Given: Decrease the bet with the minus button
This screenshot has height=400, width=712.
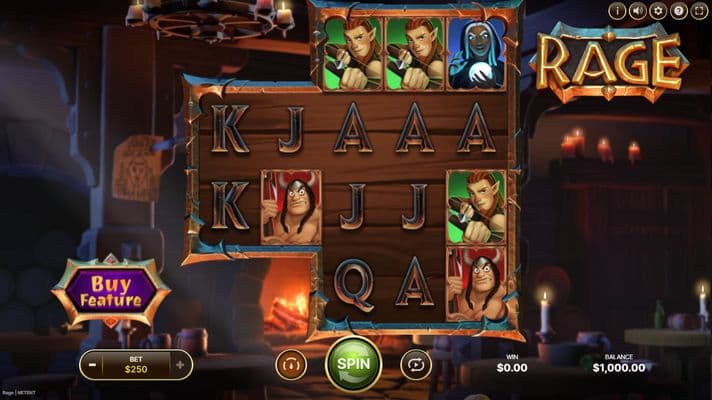Looking at the screenshot, I should pyautogui.click(x=92, y=365).
